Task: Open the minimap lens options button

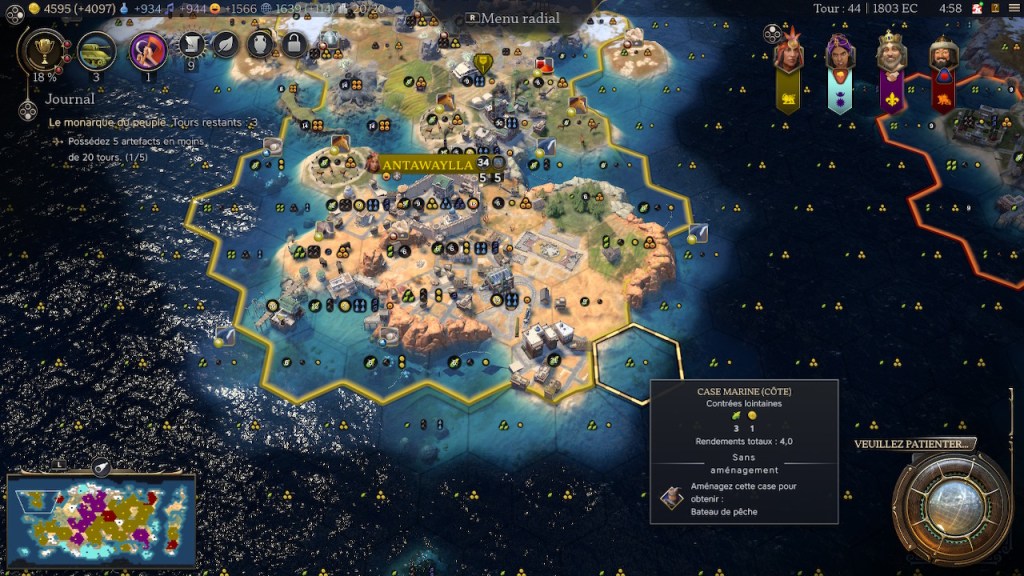Action: (100, 467)
